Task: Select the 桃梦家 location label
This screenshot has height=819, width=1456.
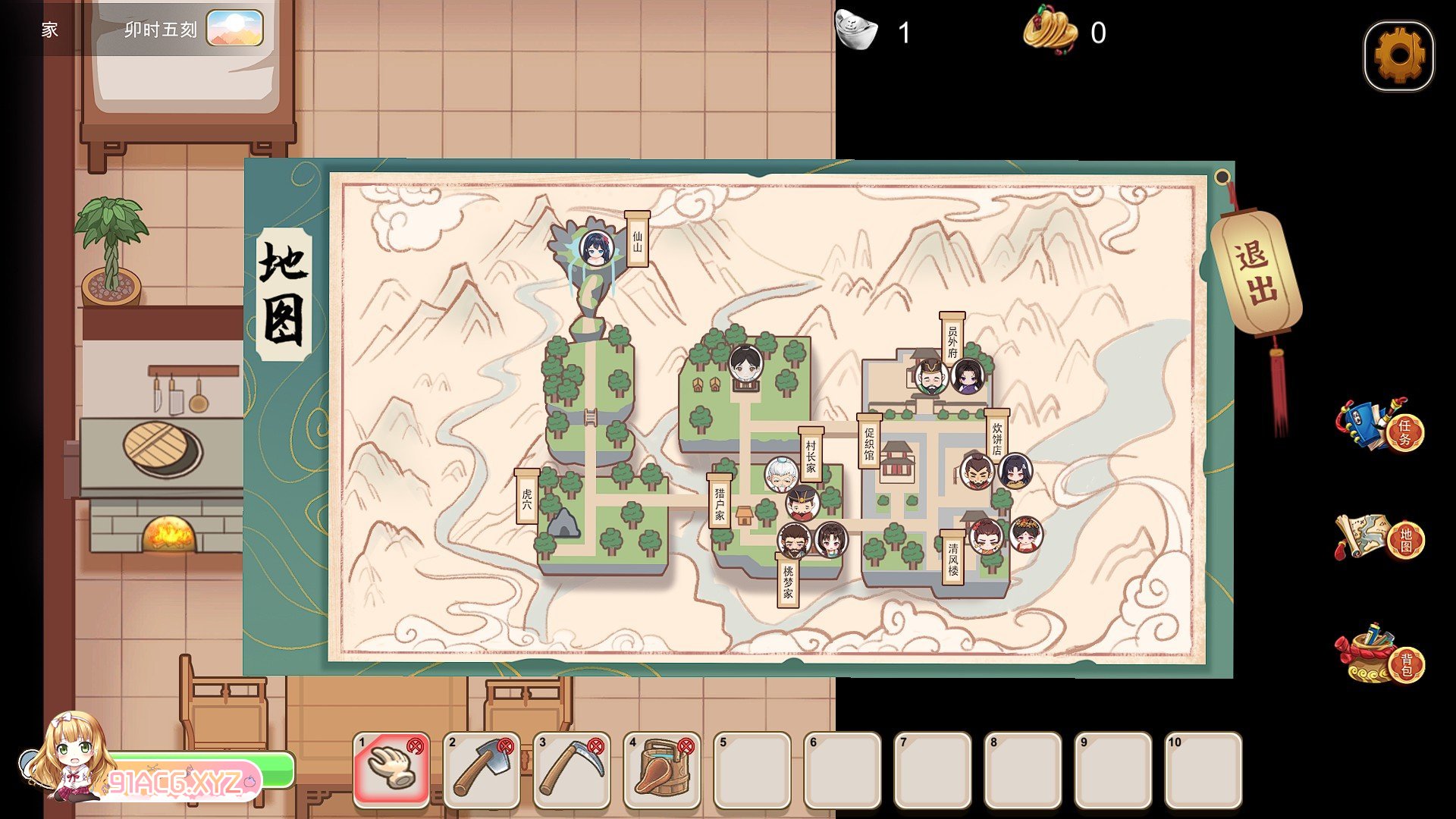Action: [x=788, y=580]
